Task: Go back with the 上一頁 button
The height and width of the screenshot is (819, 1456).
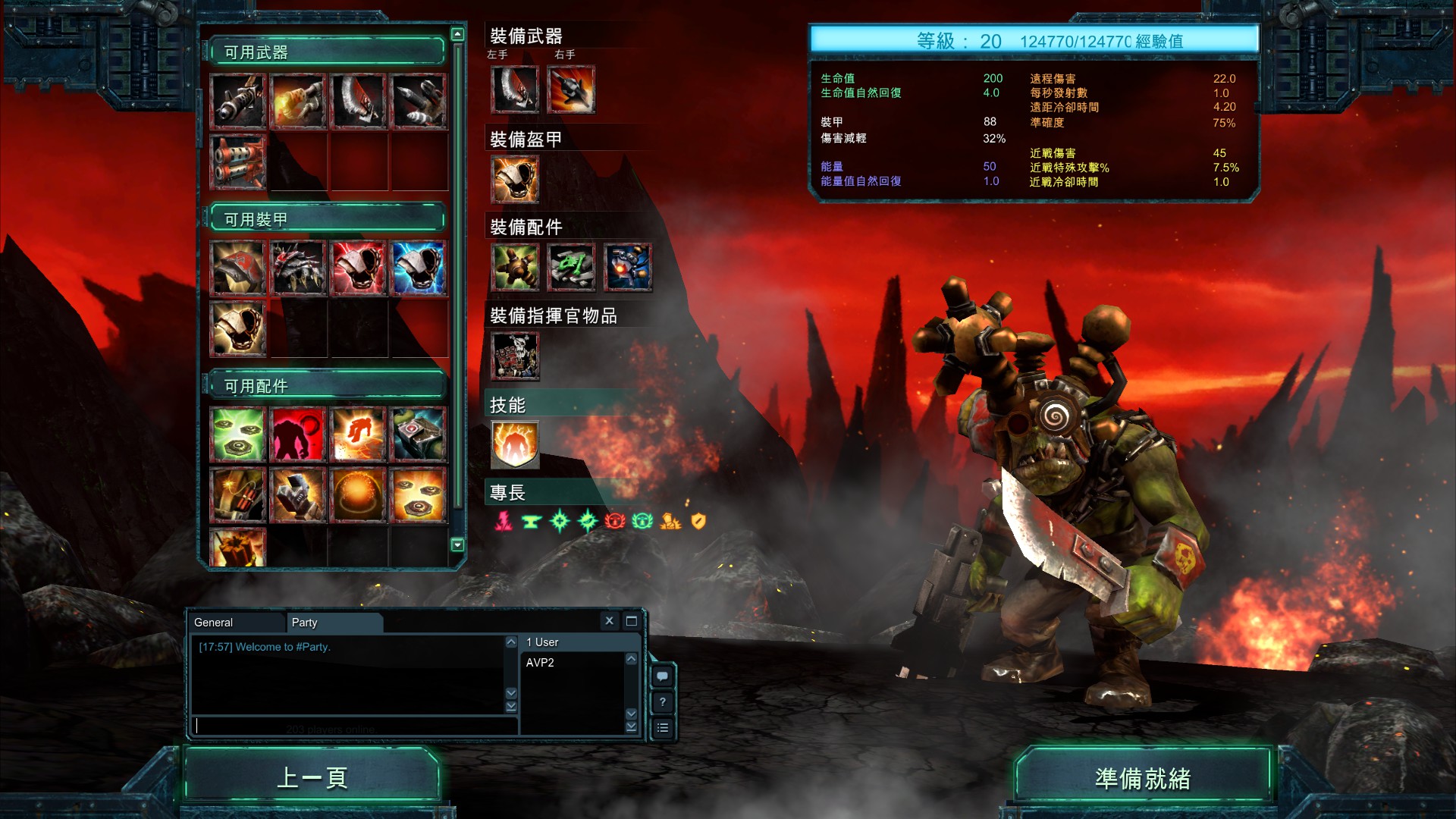Action: (x=312, y=777)
